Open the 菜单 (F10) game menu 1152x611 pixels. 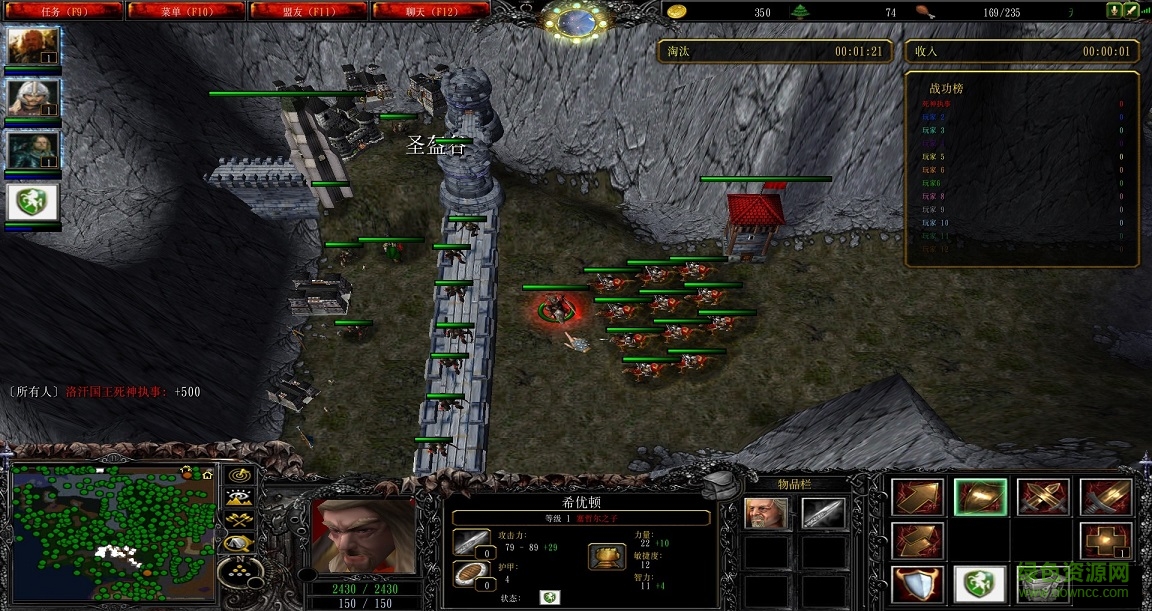tap(187, 11)
